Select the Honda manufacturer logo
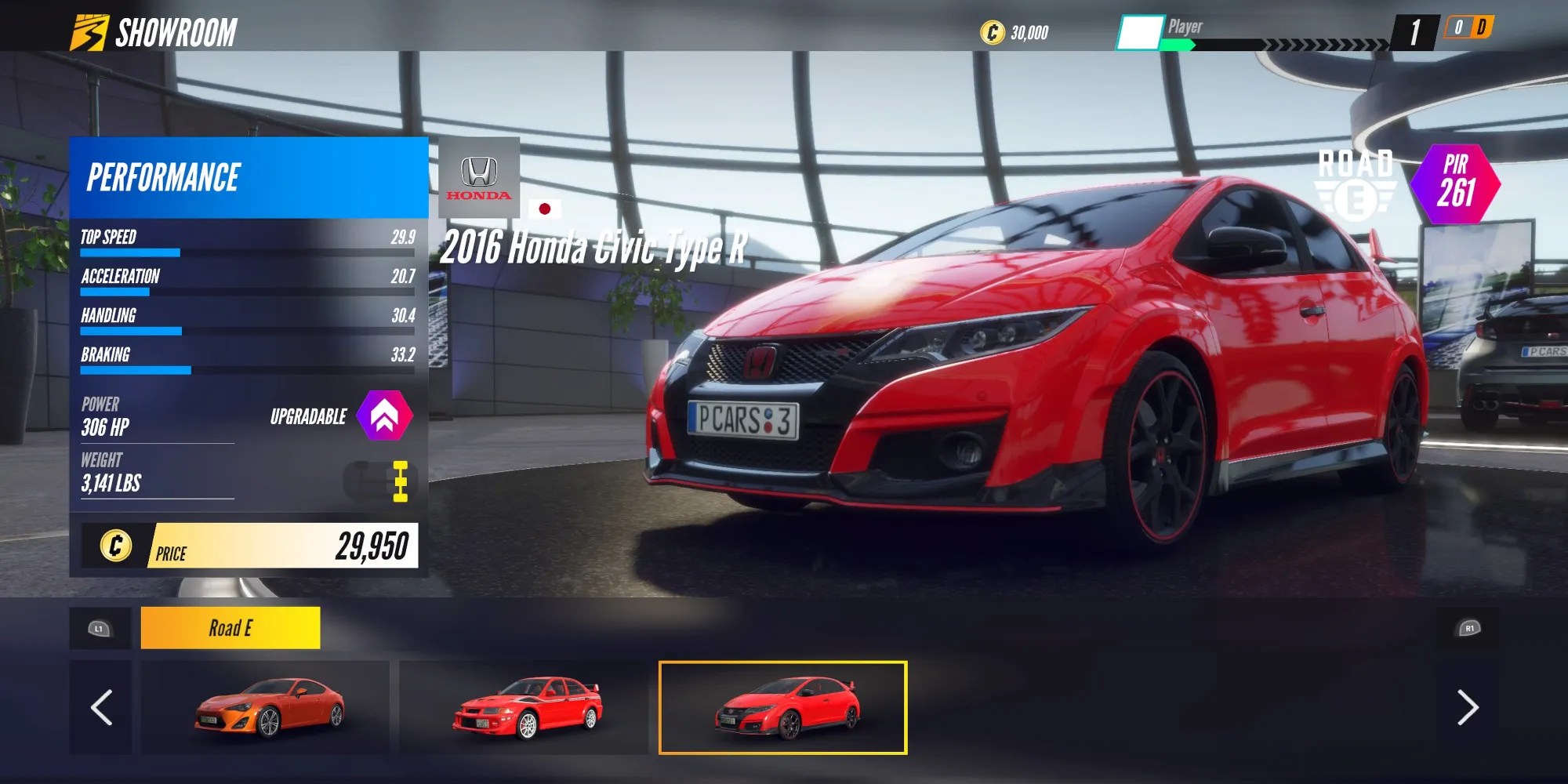 click(481, 179)
